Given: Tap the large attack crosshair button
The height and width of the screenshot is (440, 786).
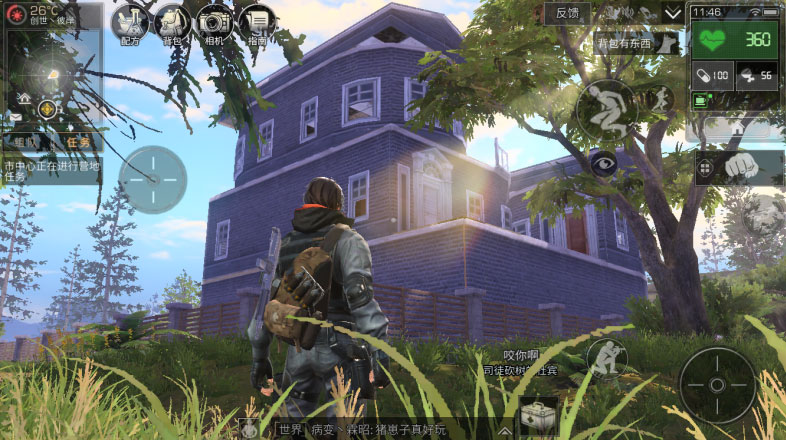Looking at the screenshot, I should pyautogui.click(x=717, y=385).
